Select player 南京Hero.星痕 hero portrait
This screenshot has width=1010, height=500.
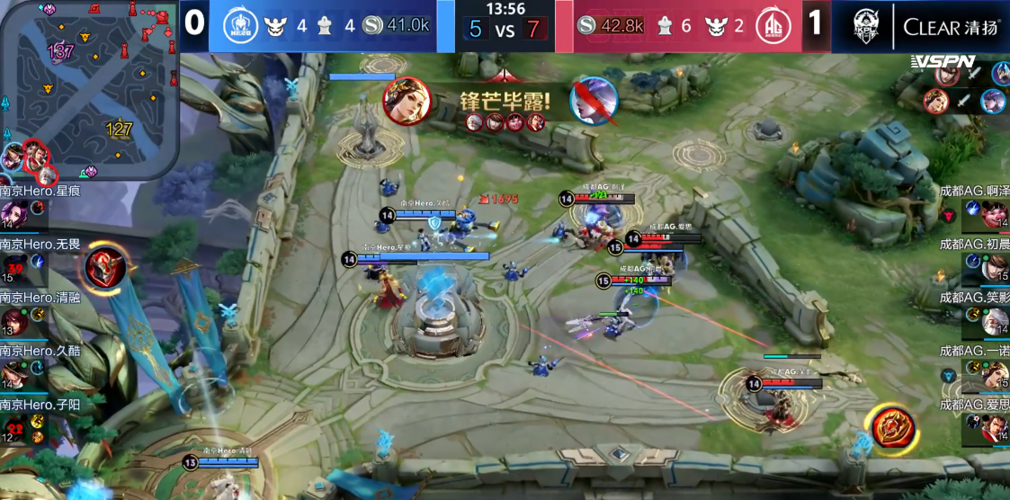[14, 213]
